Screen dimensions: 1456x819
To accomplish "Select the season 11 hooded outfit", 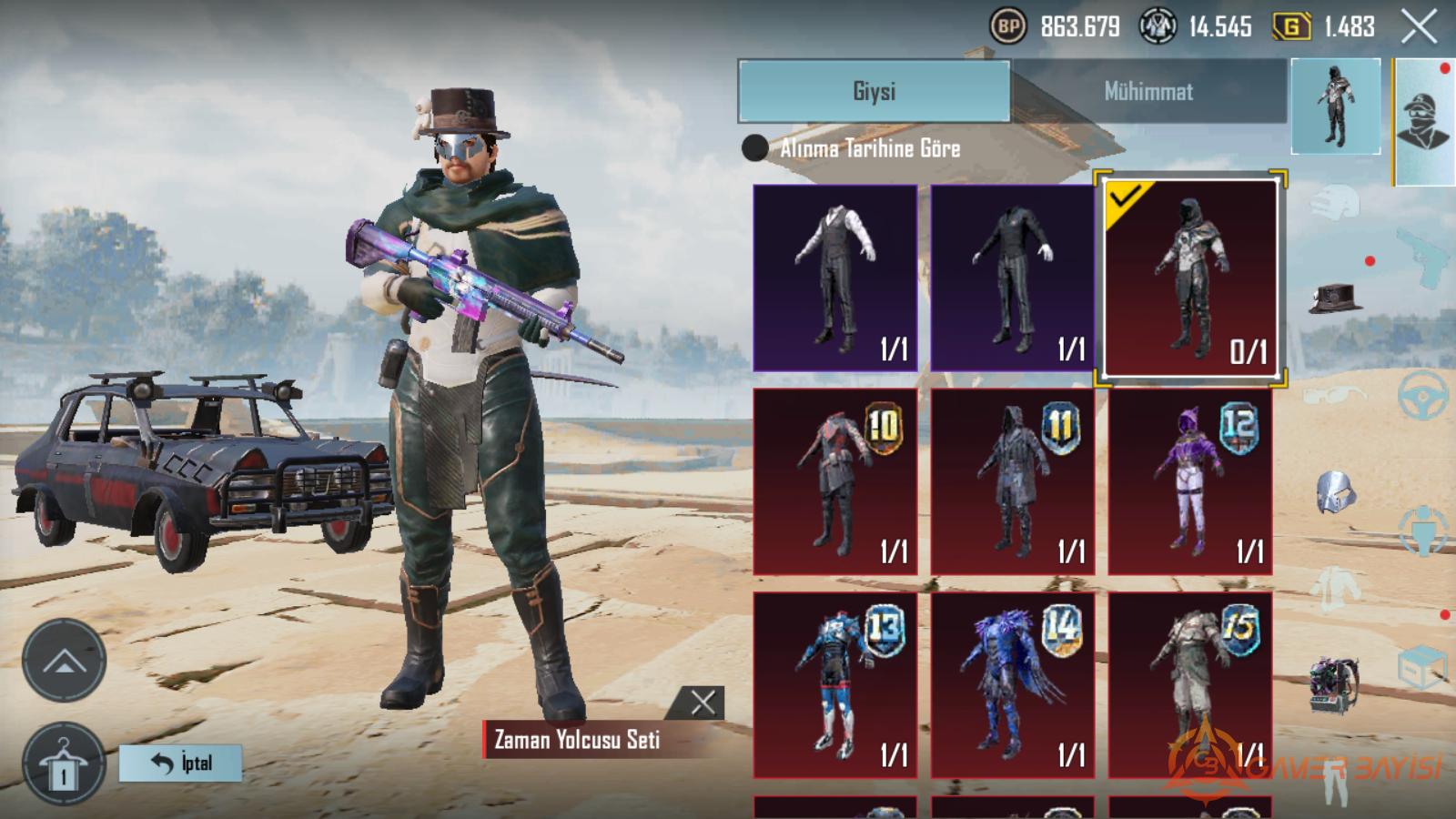I will [1012, 482].
